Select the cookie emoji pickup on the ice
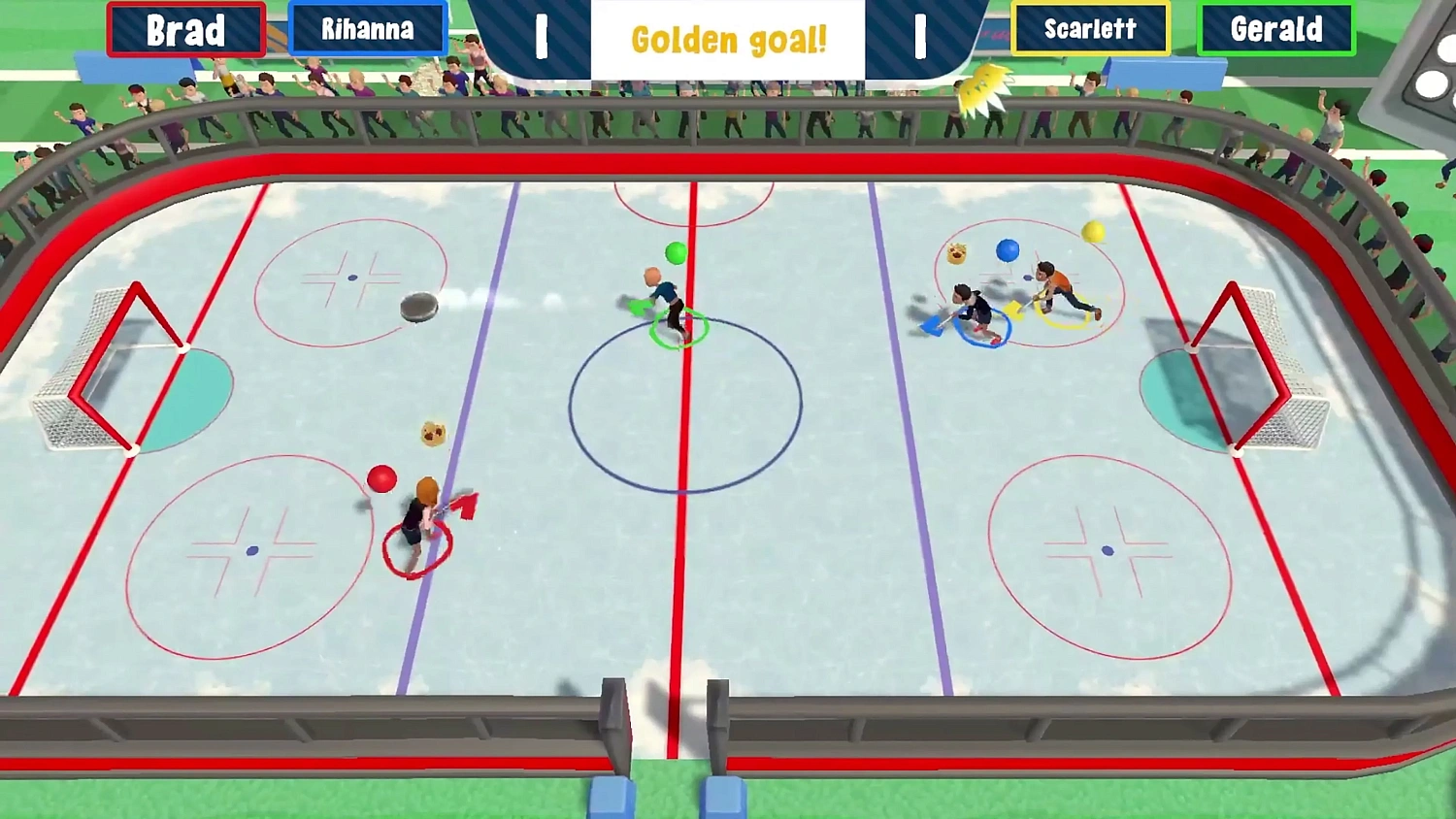 (x=433, y=434)
